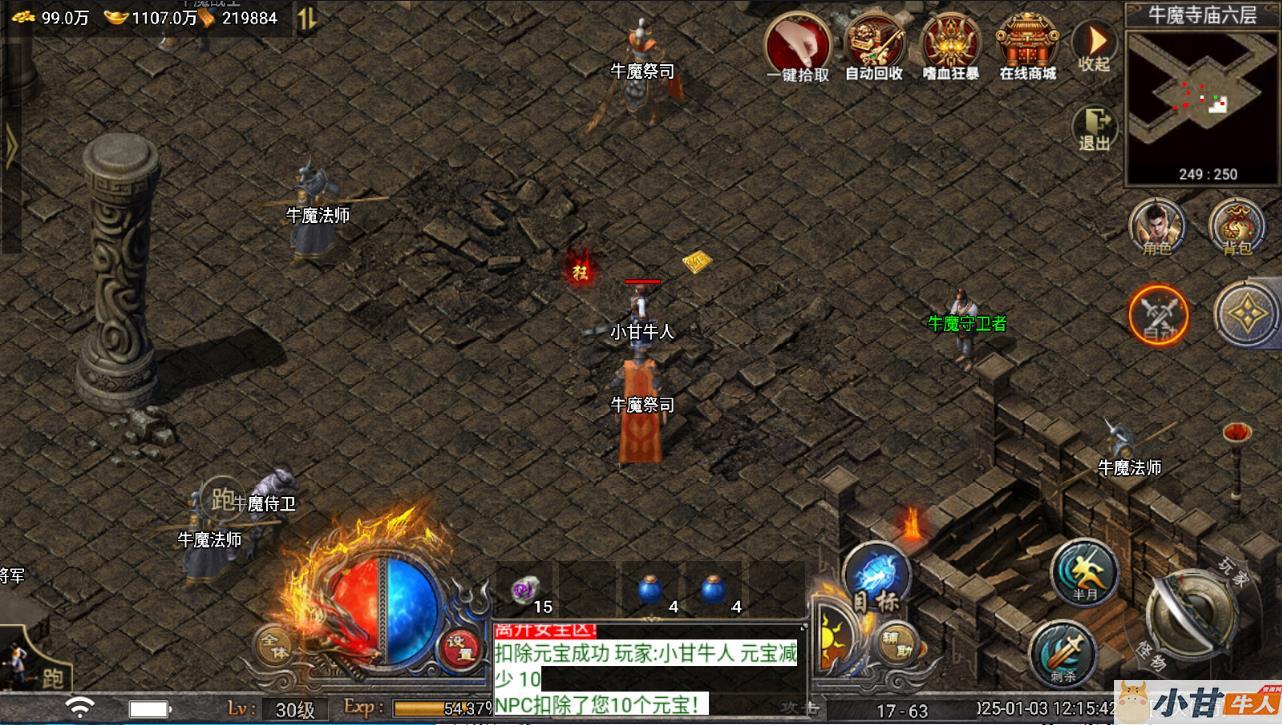
Task: Activate the 嗜血狂暴 frenzy icon
Action: [x=950, y=44]
